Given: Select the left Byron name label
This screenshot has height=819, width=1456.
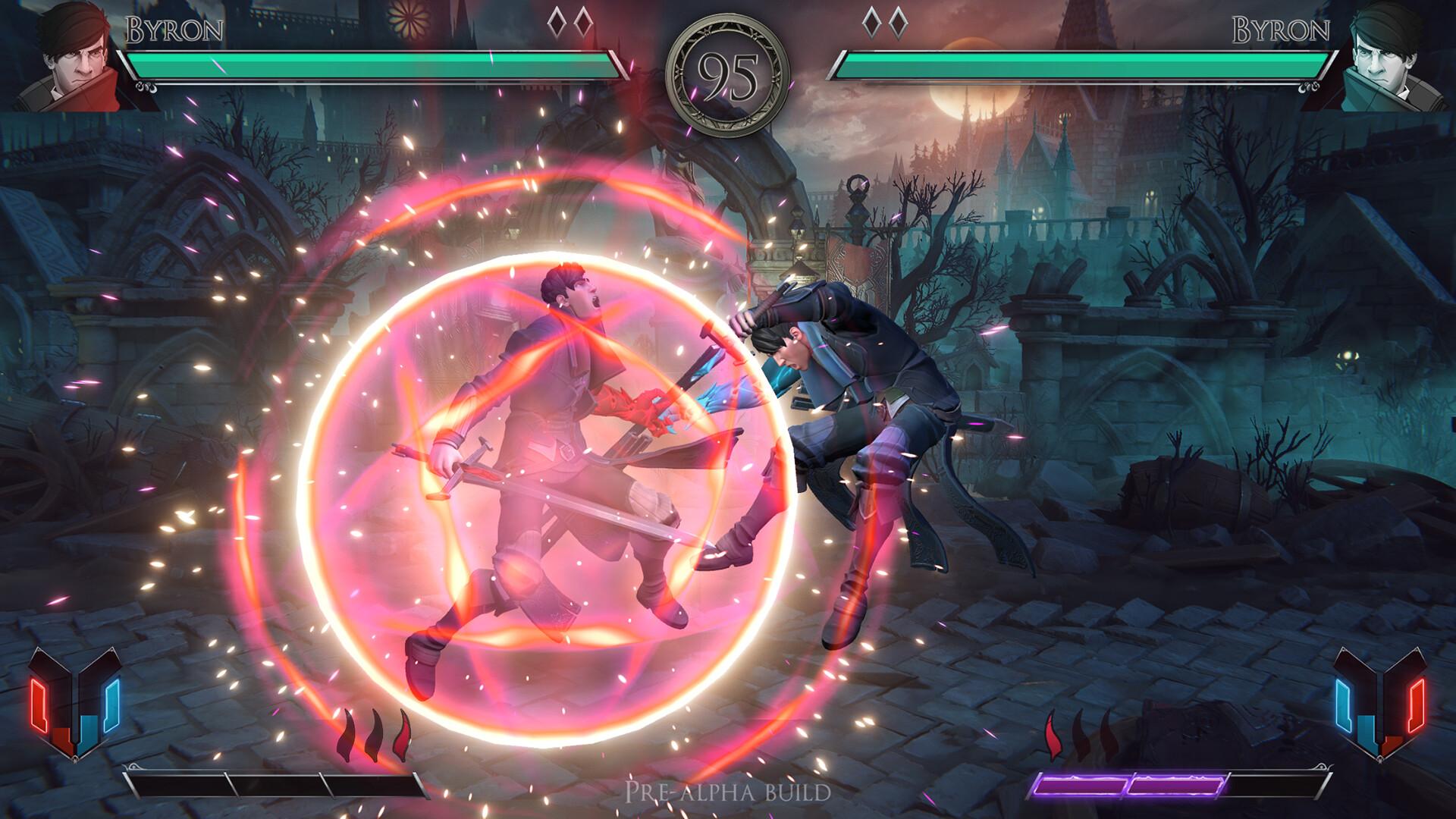Looking at the screenshot, I should pyautogui.click(x=176, y=30).
